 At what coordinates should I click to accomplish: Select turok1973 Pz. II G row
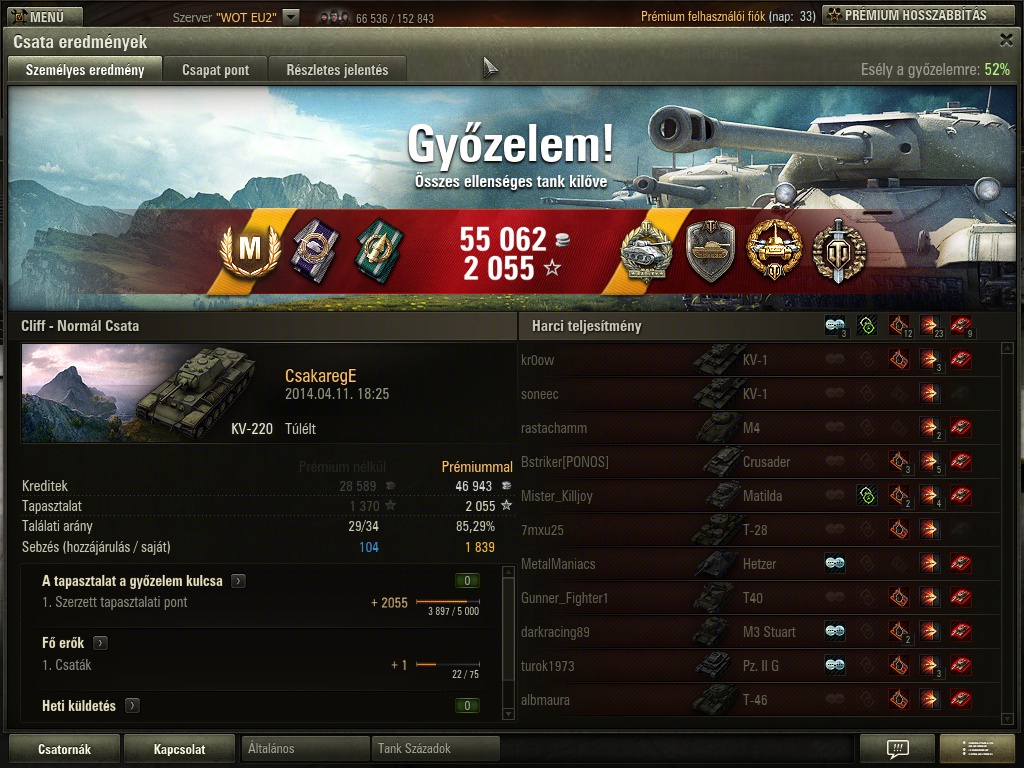[548, 666]
